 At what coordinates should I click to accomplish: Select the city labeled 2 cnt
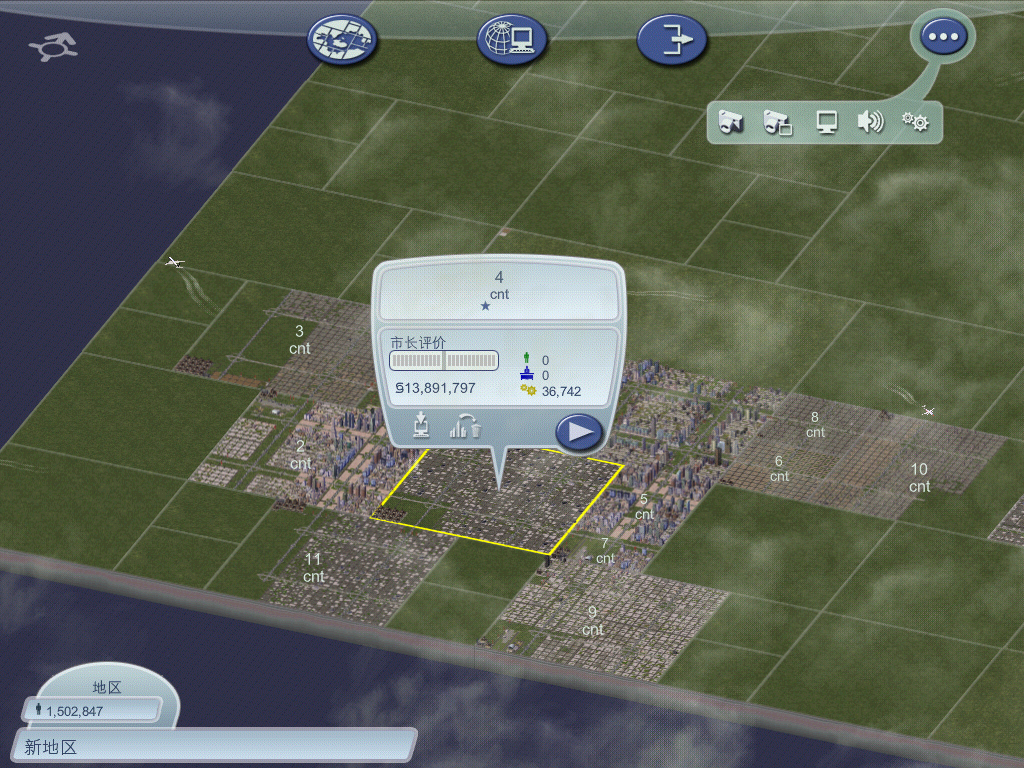300,455
